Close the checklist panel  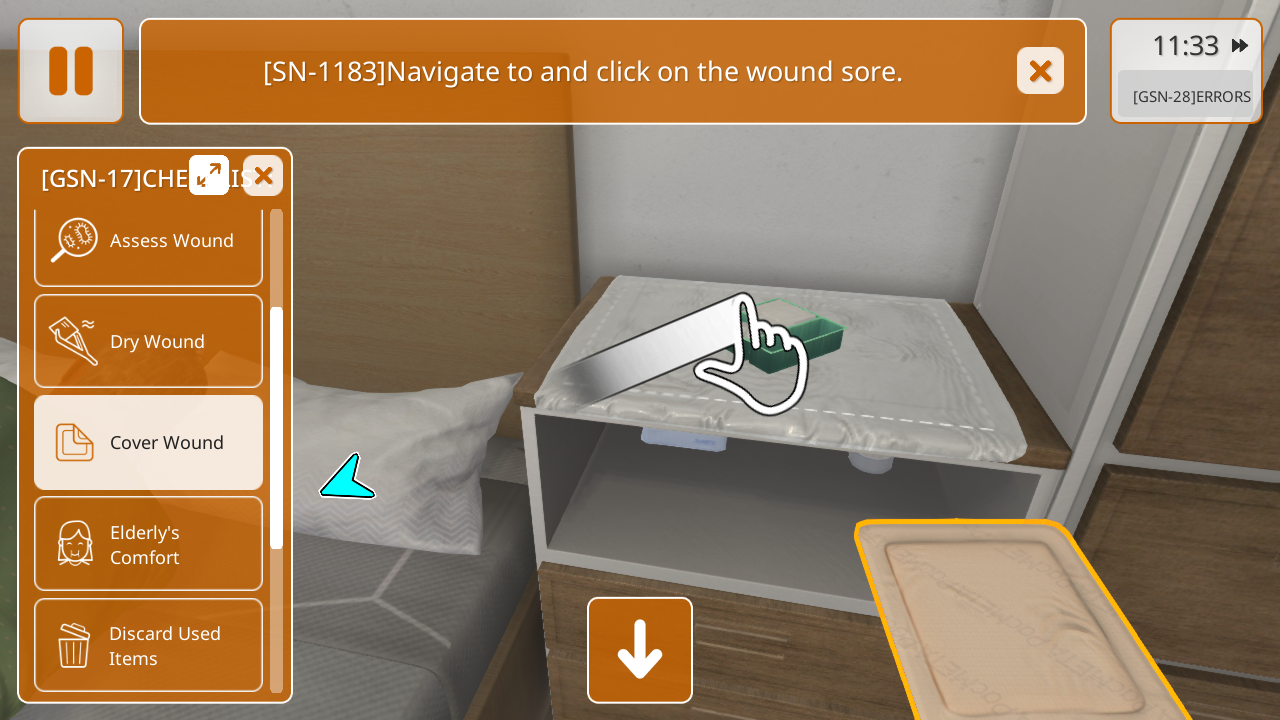click(x=263, y=176)
